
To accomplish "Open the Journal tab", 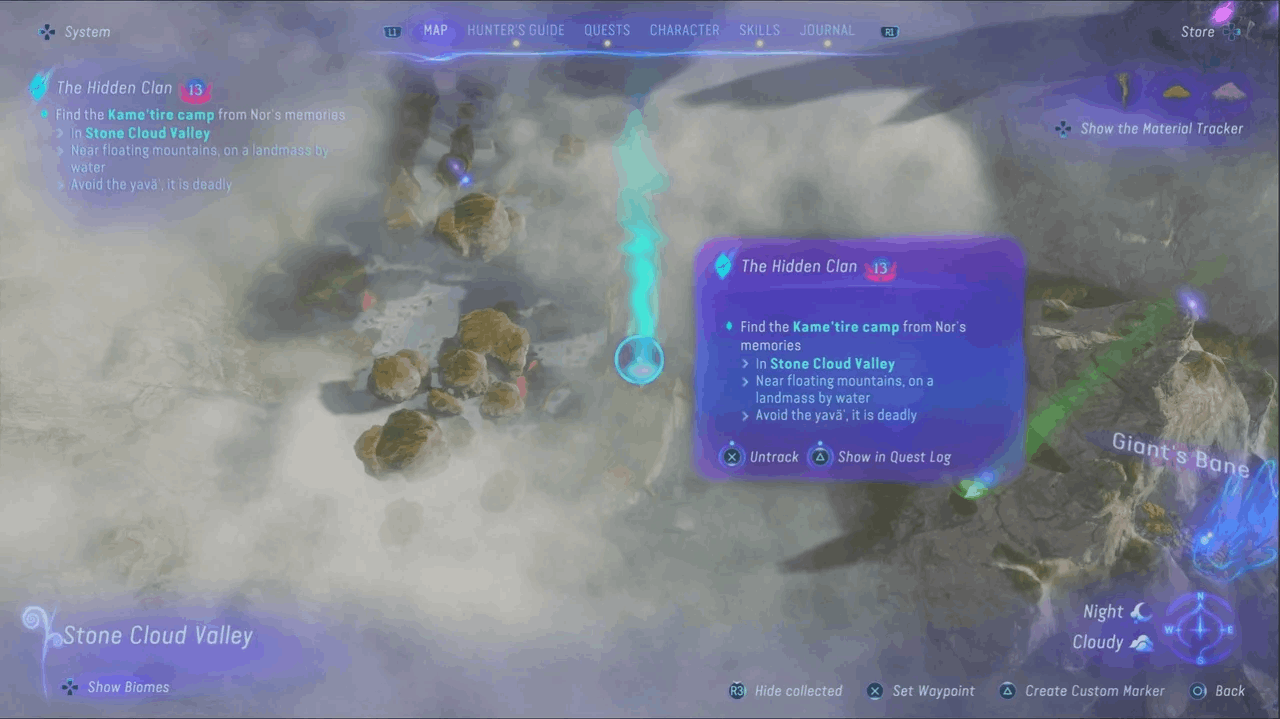I will pos(827,30).
